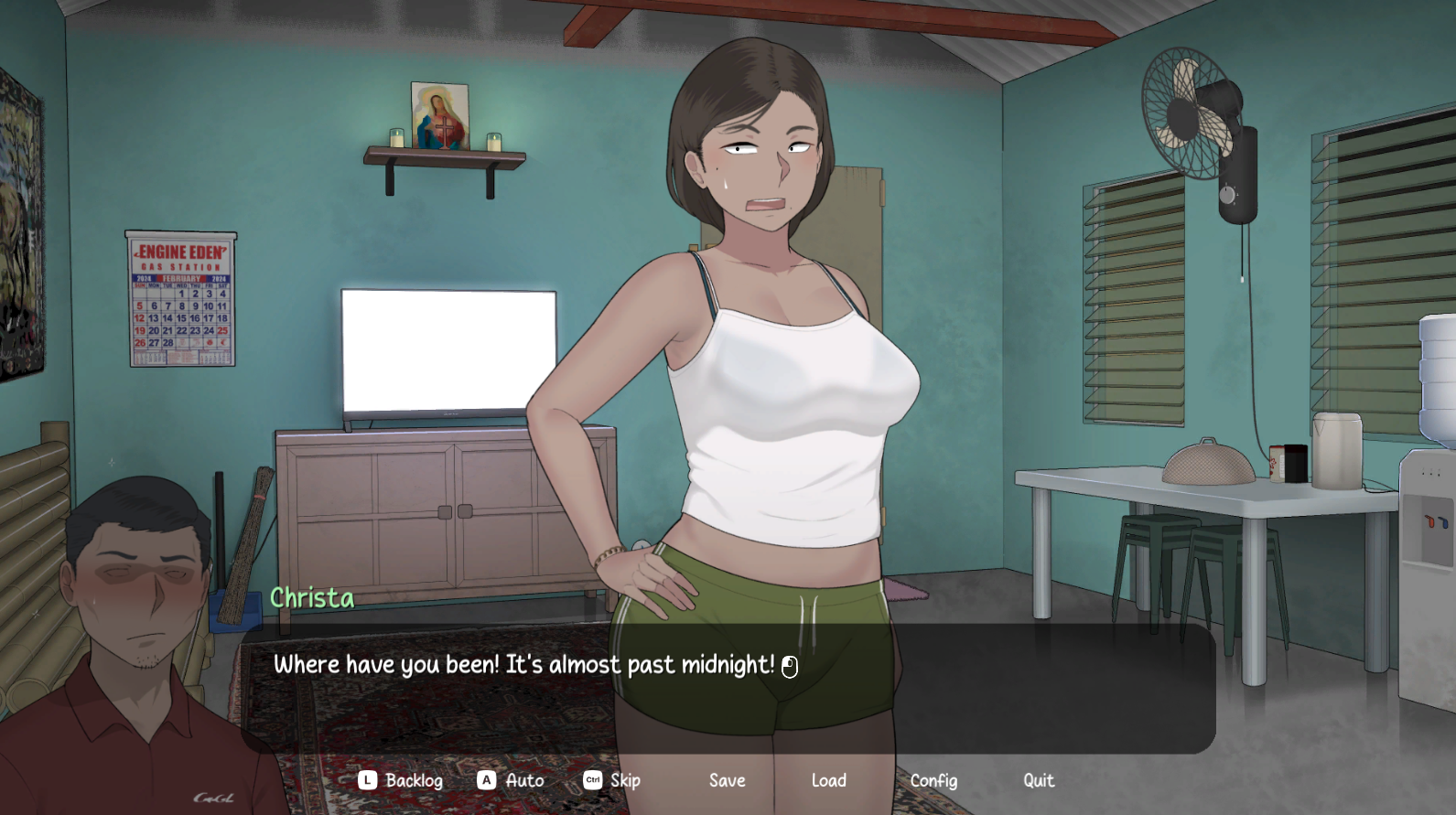This screenshot has width=1456, height=815.
Task: Load a previously saved game
Action: pos(828,780)
